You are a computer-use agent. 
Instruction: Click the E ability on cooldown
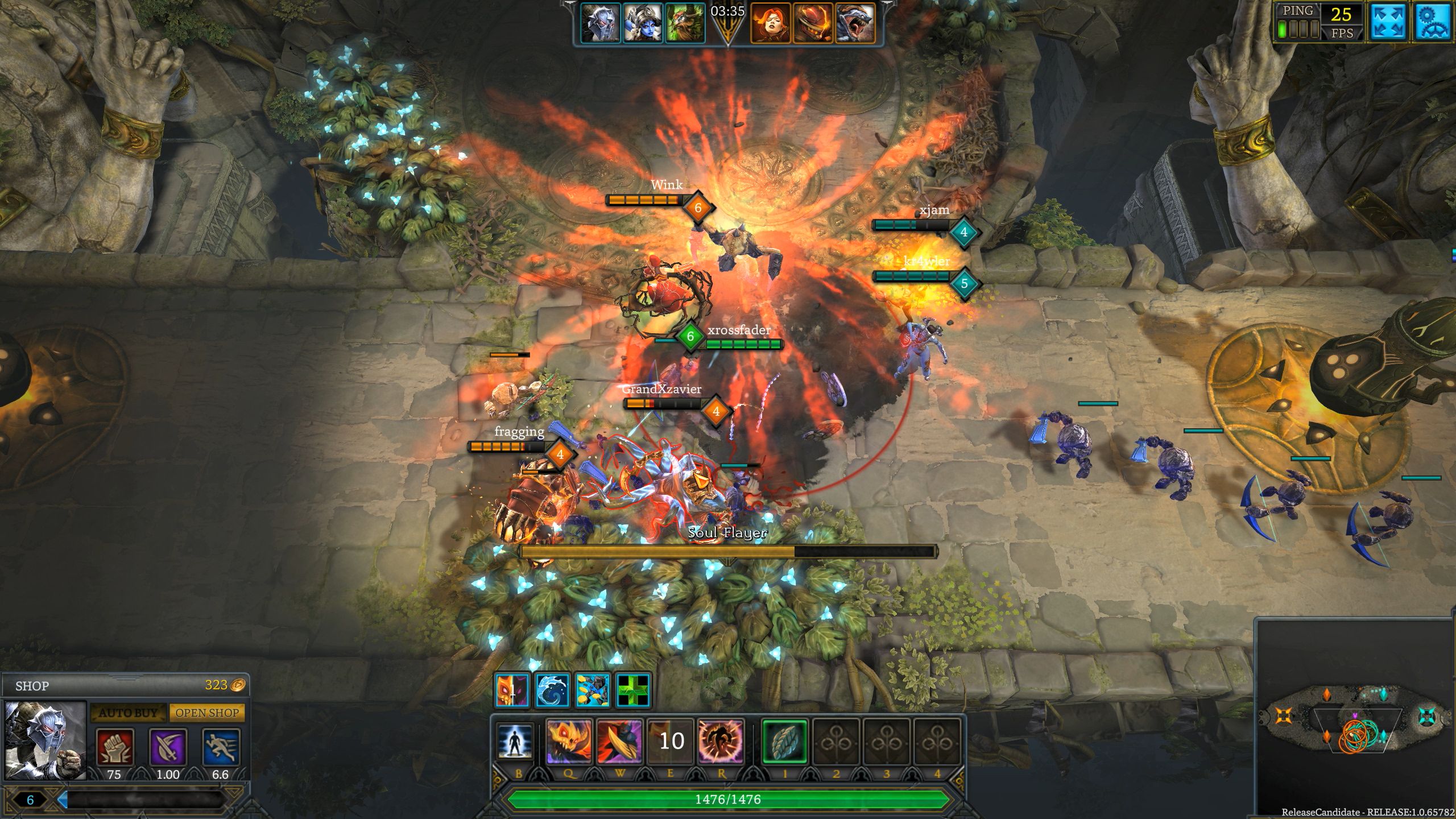point(671,741)
